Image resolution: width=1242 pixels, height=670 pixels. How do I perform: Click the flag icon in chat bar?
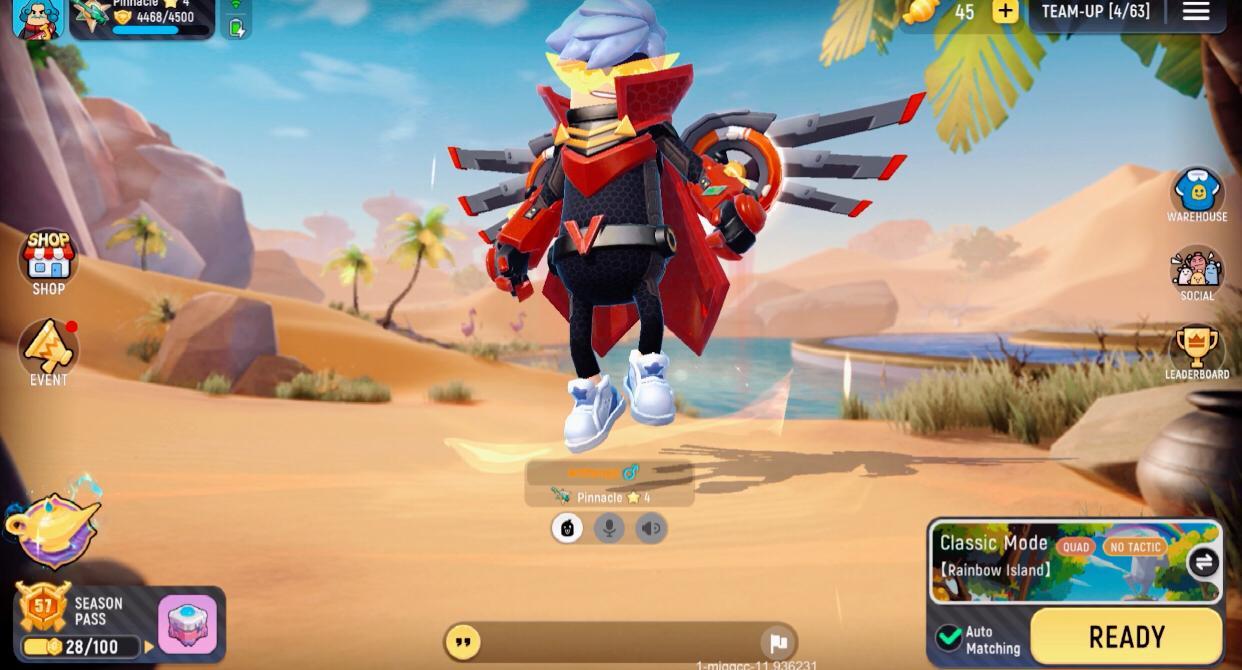point(778,642)
